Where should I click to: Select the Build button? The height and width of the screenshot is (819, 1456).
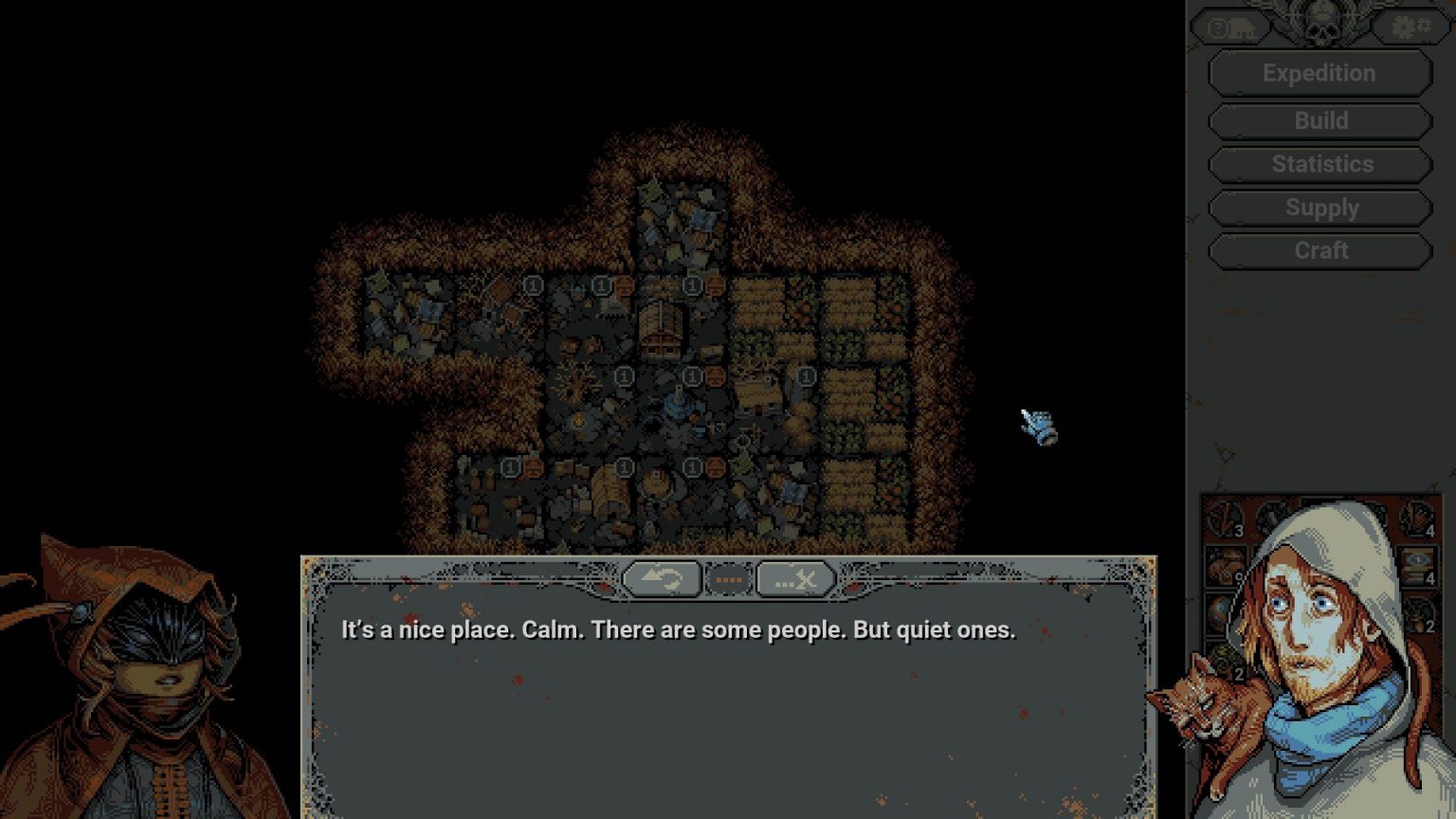(x=1319, y=121)
